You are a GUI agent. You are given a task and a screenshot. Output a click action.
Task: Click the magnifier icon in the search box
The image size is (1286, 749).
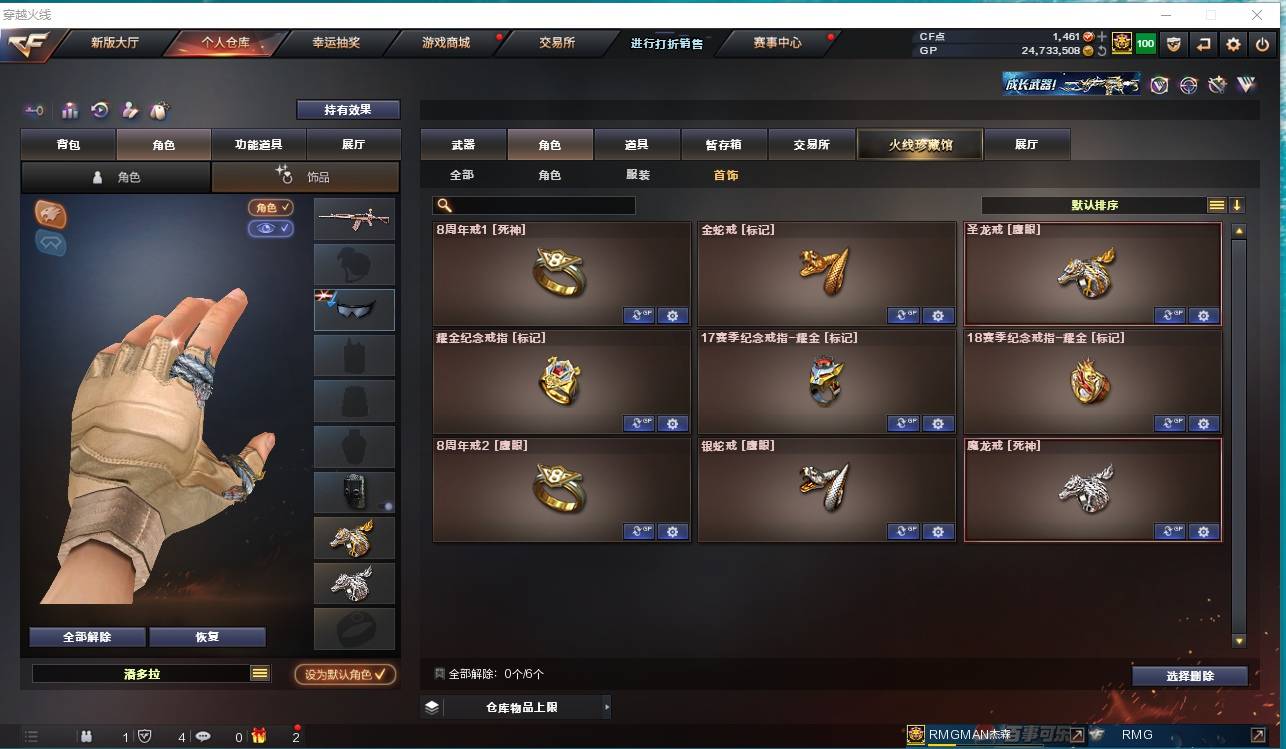pos(443,204)
